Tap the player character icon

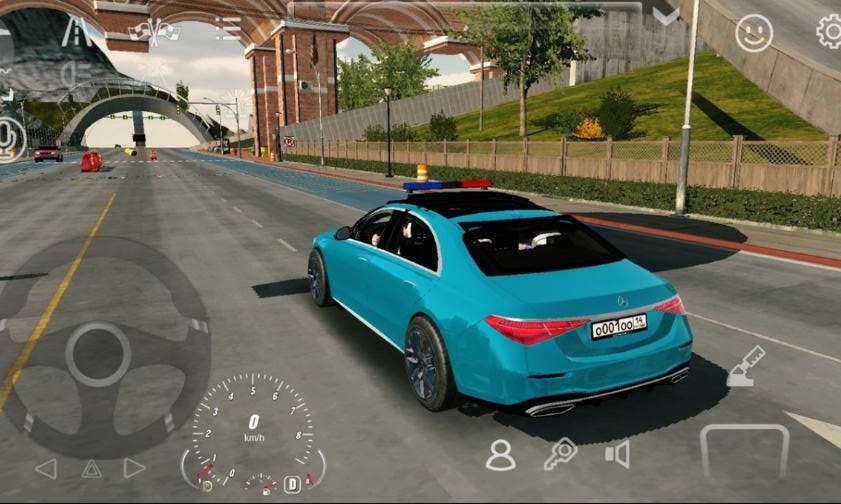500,455
